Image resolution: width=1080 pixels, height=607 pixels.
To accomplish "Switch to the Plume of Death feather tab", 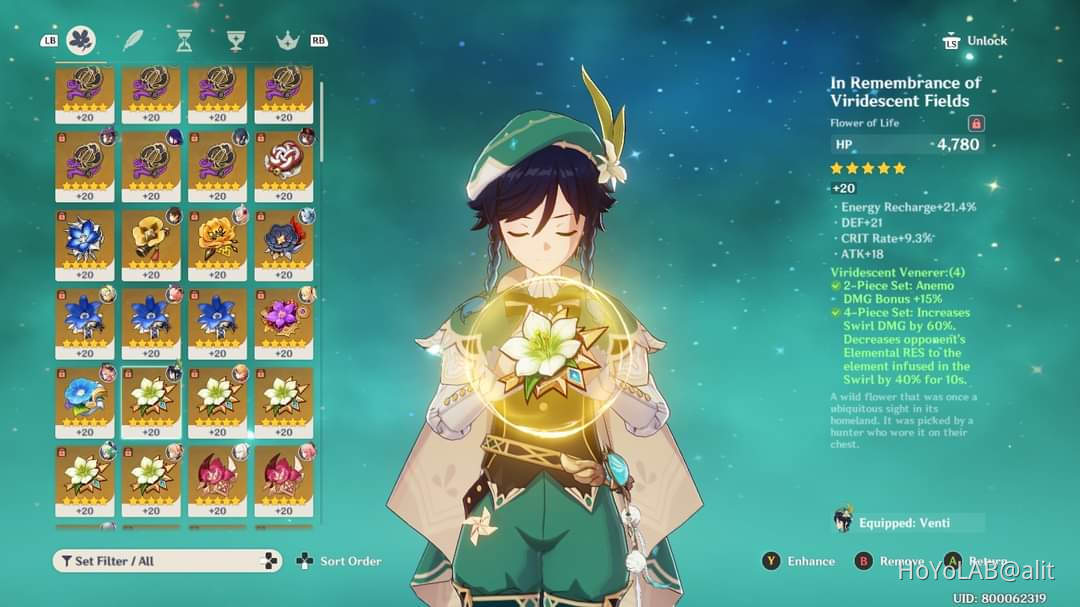I will click(x=133, y=40).
